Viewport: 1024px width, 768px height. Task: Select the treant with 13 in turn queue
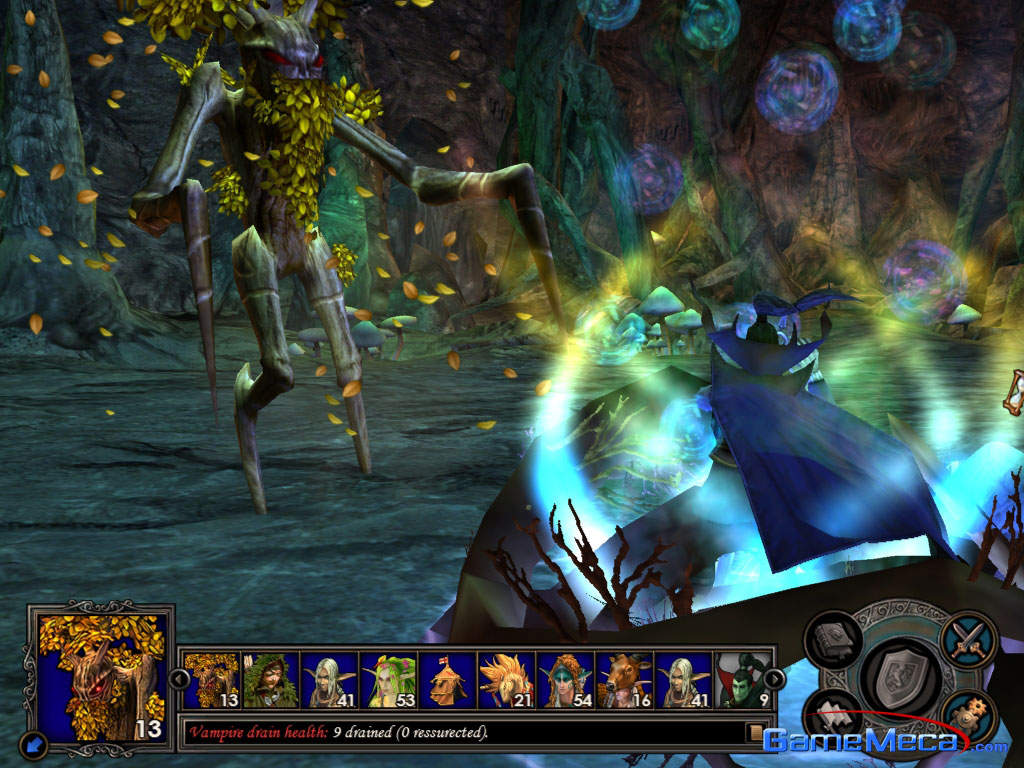point(212,681)
